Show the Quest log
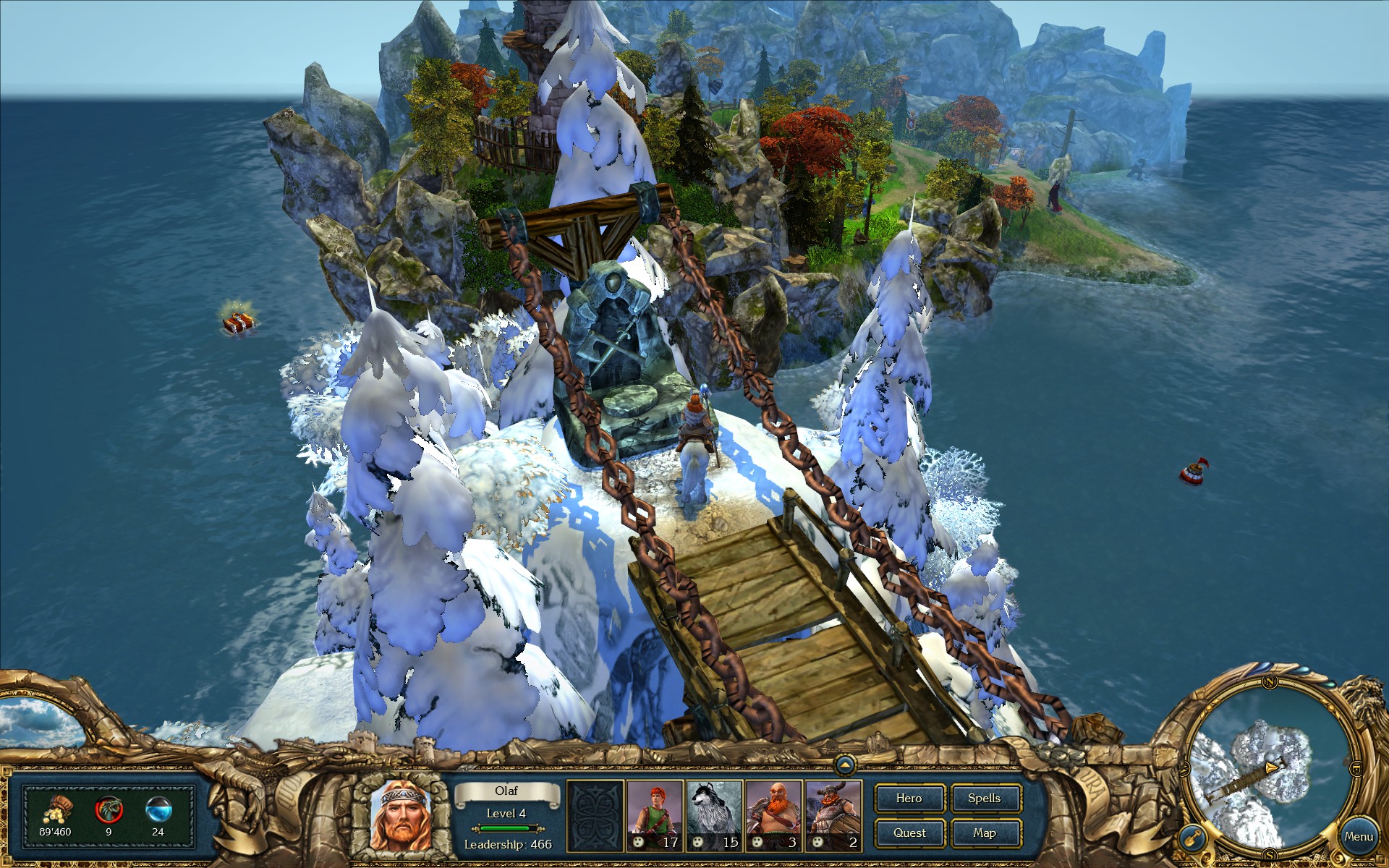This screenshot has height=868, width=1389. pos(909,833)
